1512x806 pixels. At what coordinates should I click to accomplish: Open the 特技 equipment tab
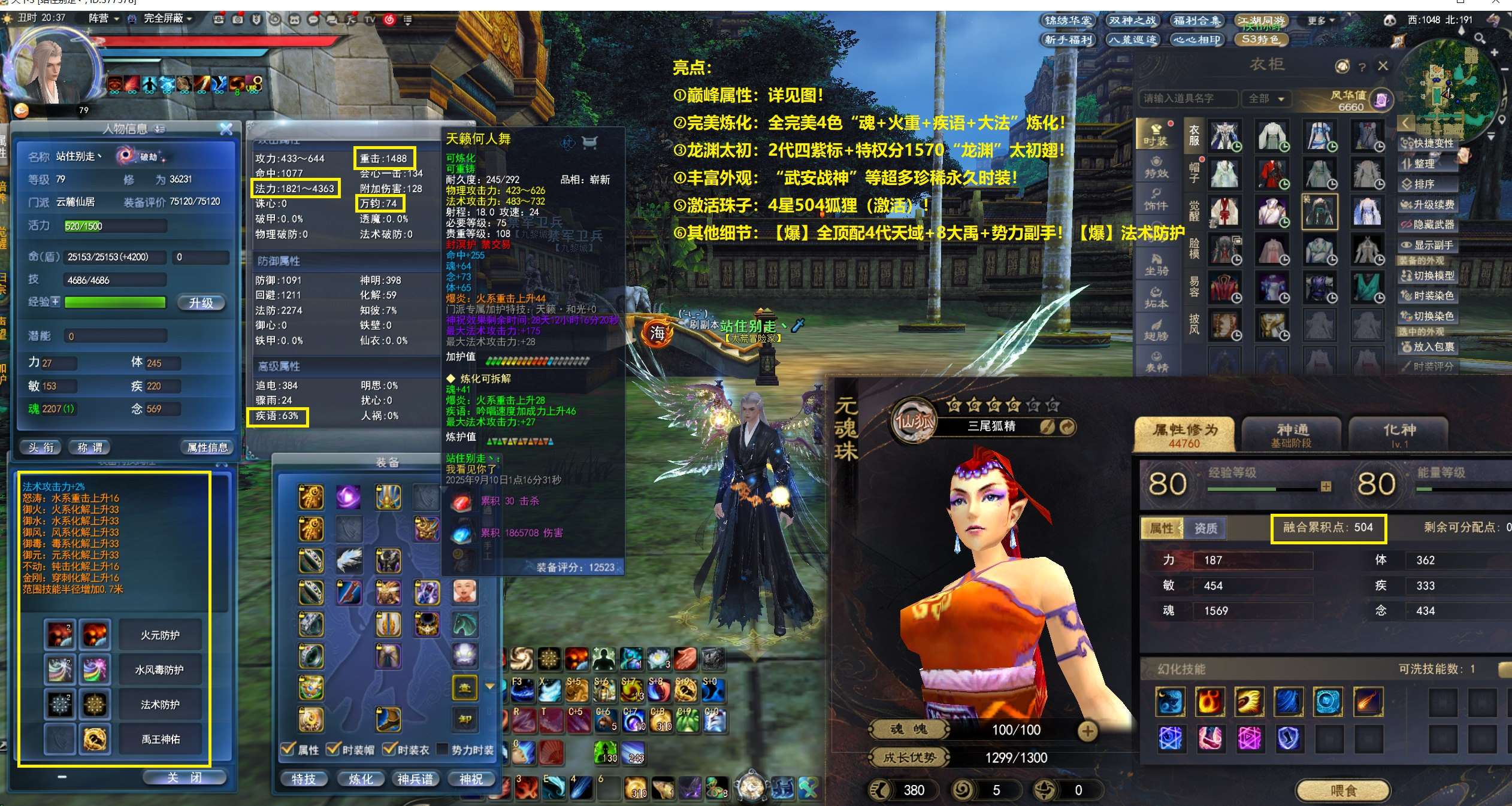coord(304,778)
